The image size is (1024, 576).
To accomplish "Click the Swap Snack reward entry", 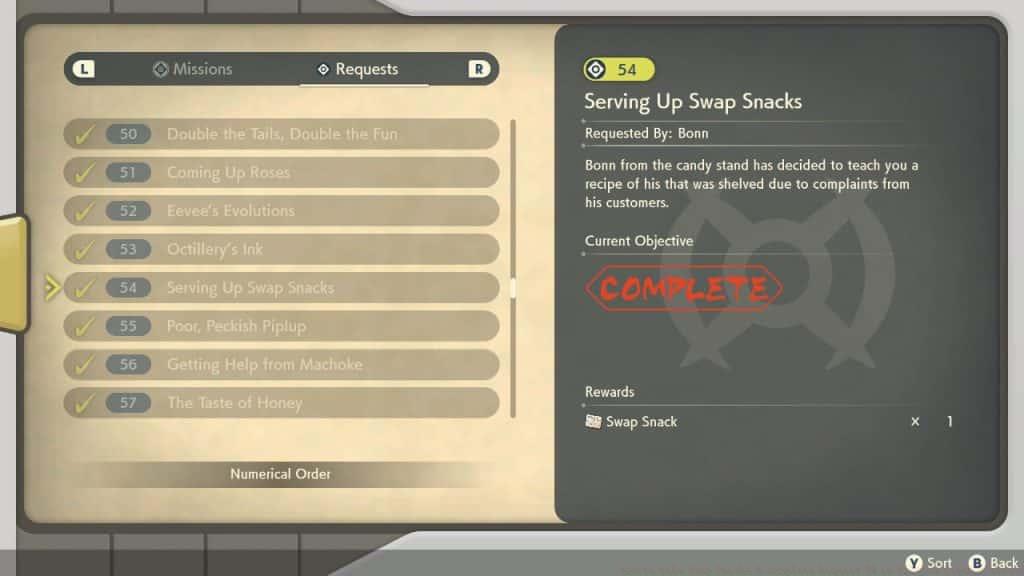I will coord(642,422).
